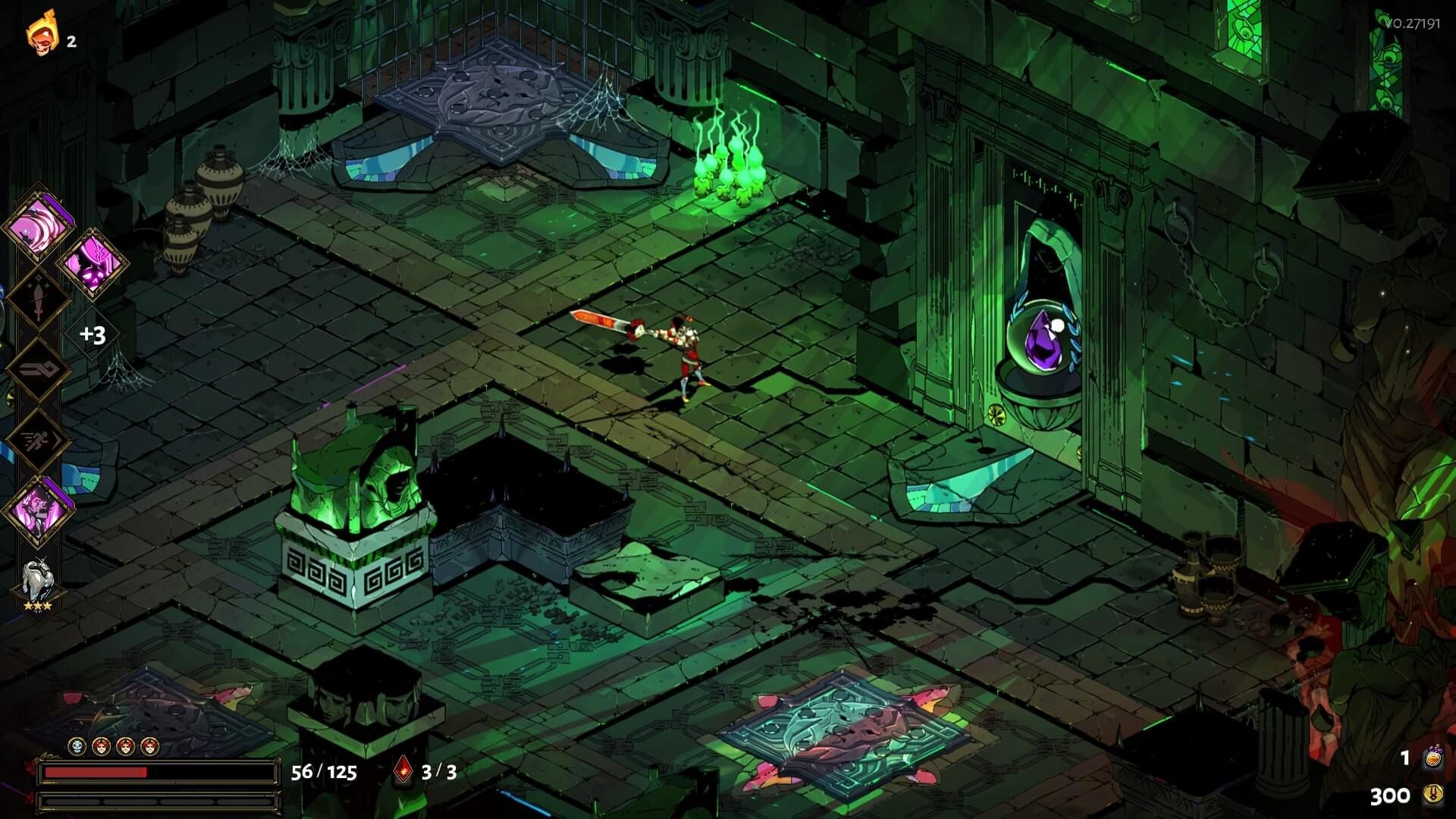
Task: Click the empty cast slot with knot symbol
Action: (x=38, y=369)
